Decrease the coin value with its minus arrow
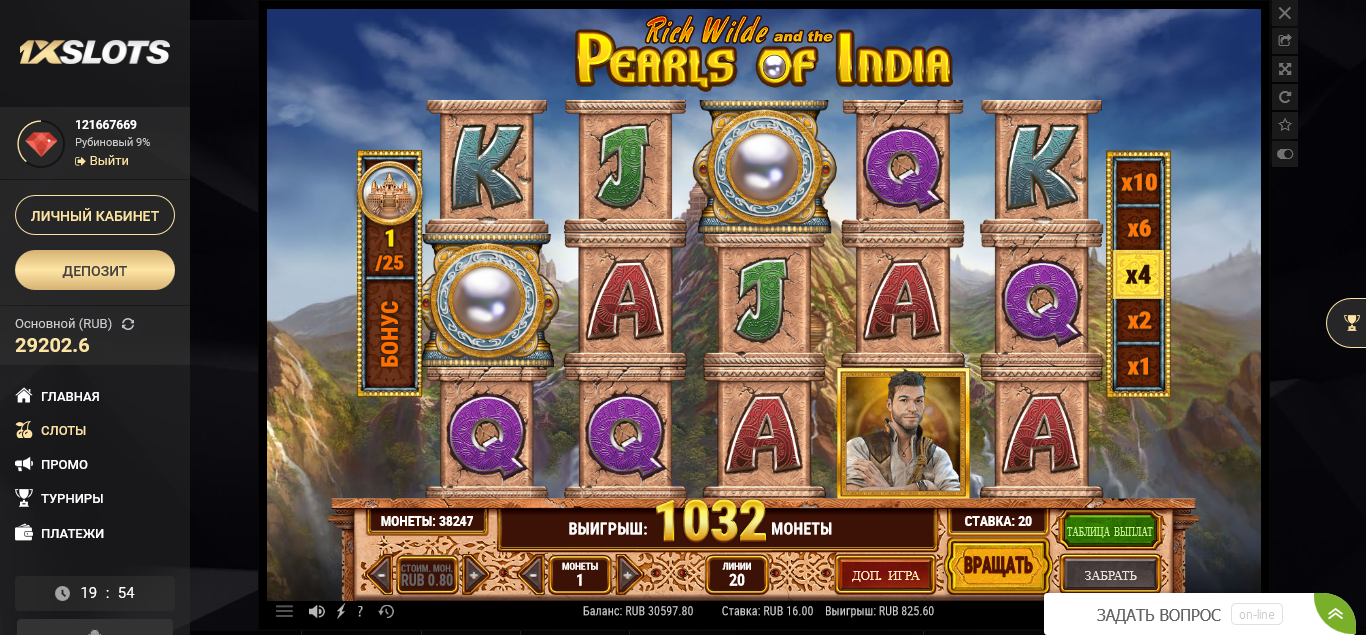Viewport: 1366px width, 635px height. point(380,574)
